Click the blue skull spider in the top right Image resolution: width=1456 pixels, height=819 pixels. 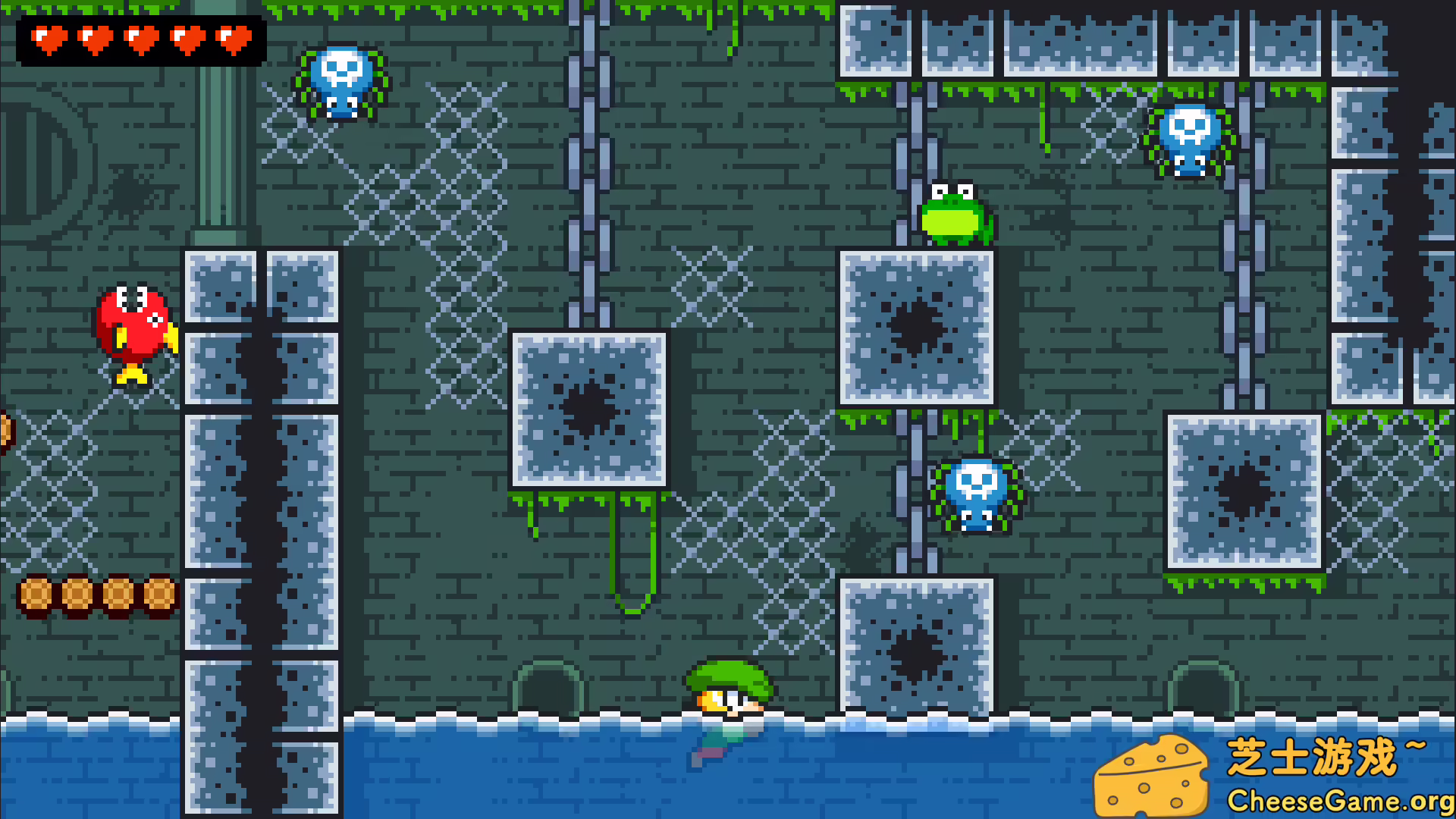pos(1191,140)
